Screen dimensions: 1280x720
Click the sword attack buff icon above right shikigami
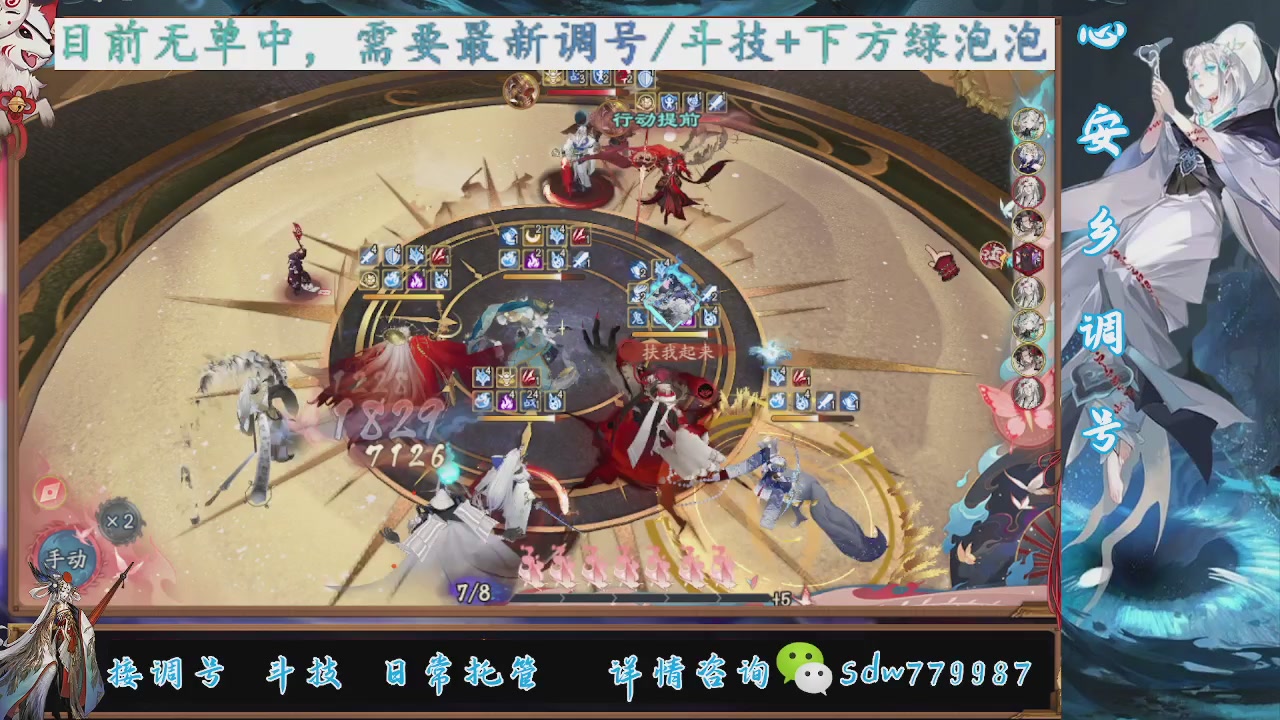tap(825, 402)
